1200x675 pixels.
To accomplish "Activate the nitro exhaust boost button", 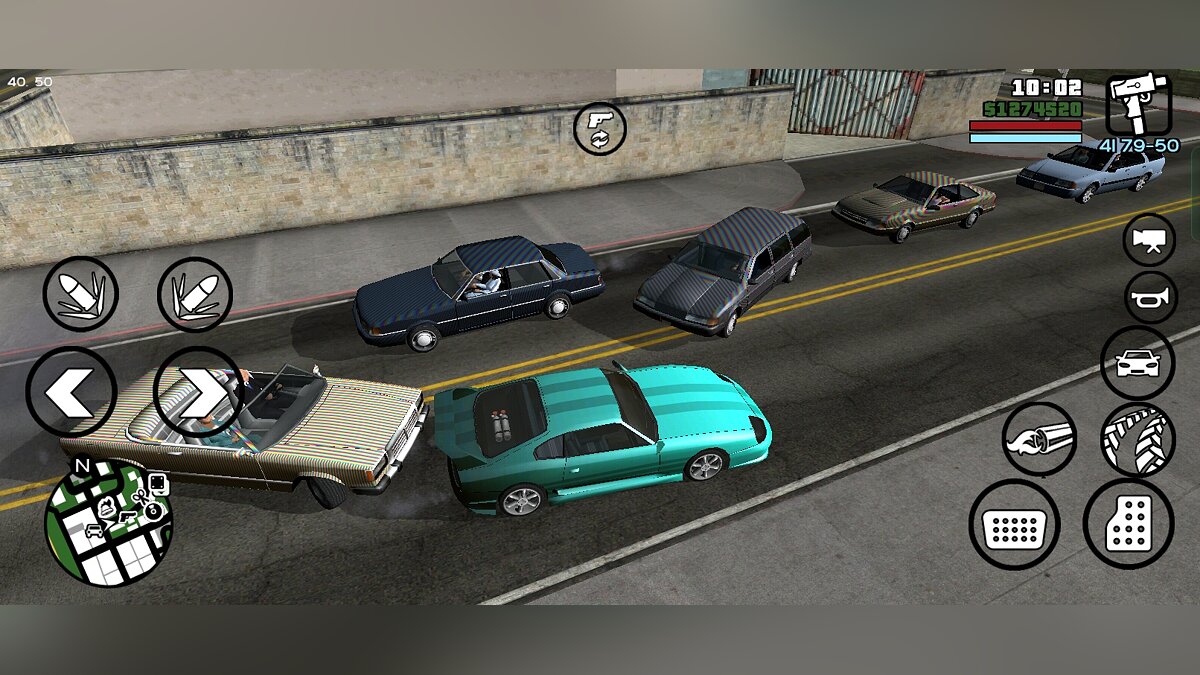I will (1040, 439).
